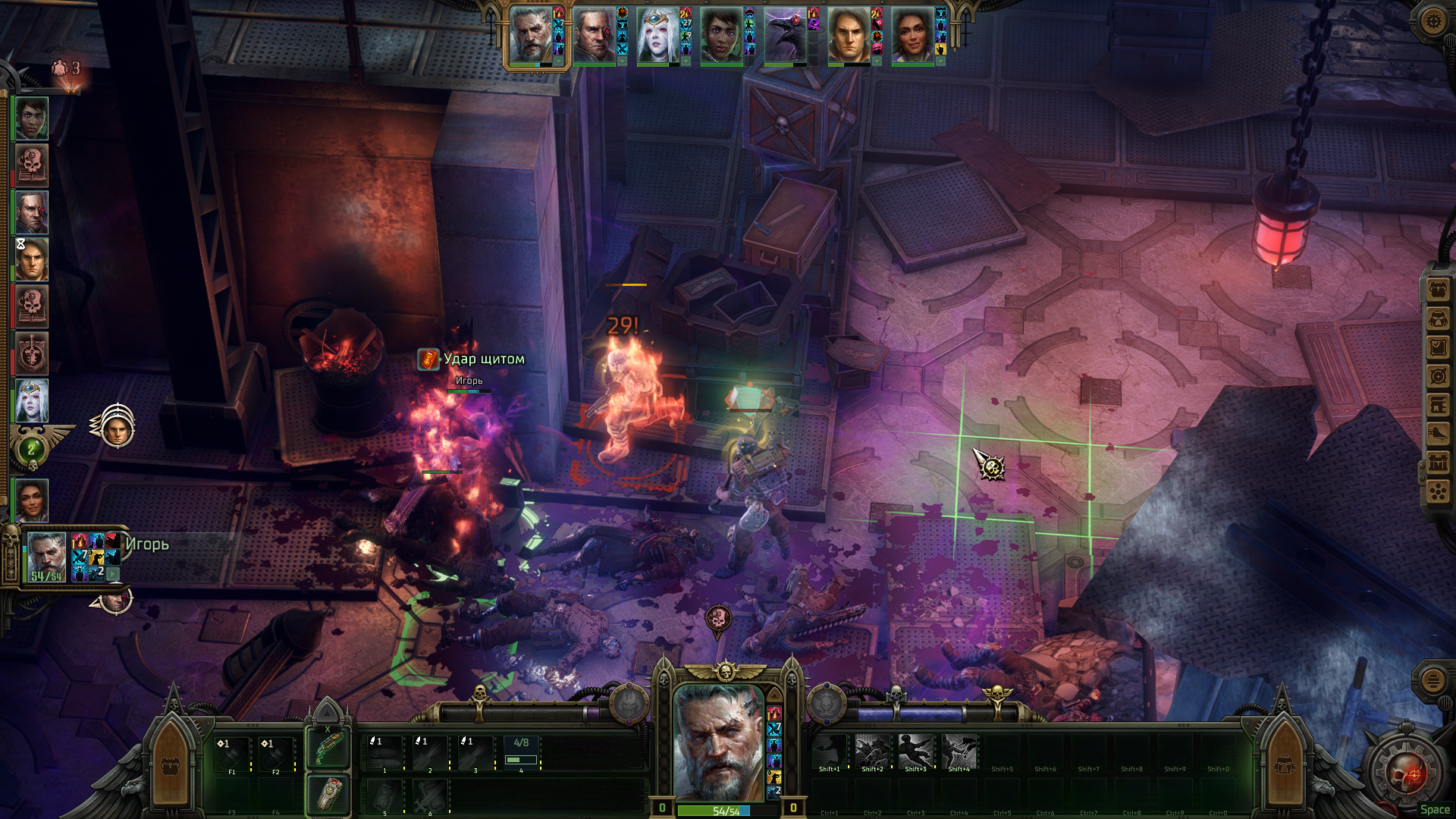Open the journal checkmark side button
The image size is (1456, 819).
click(x=1438, y=347)
